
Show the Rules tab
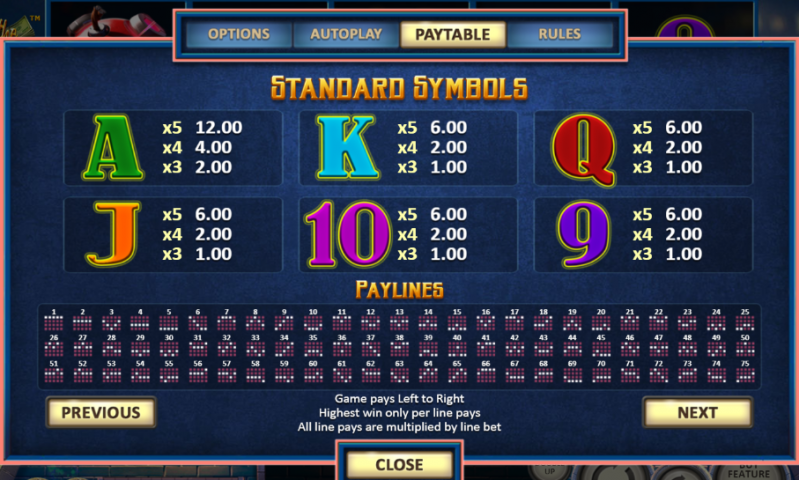click(x=559, y=34)
